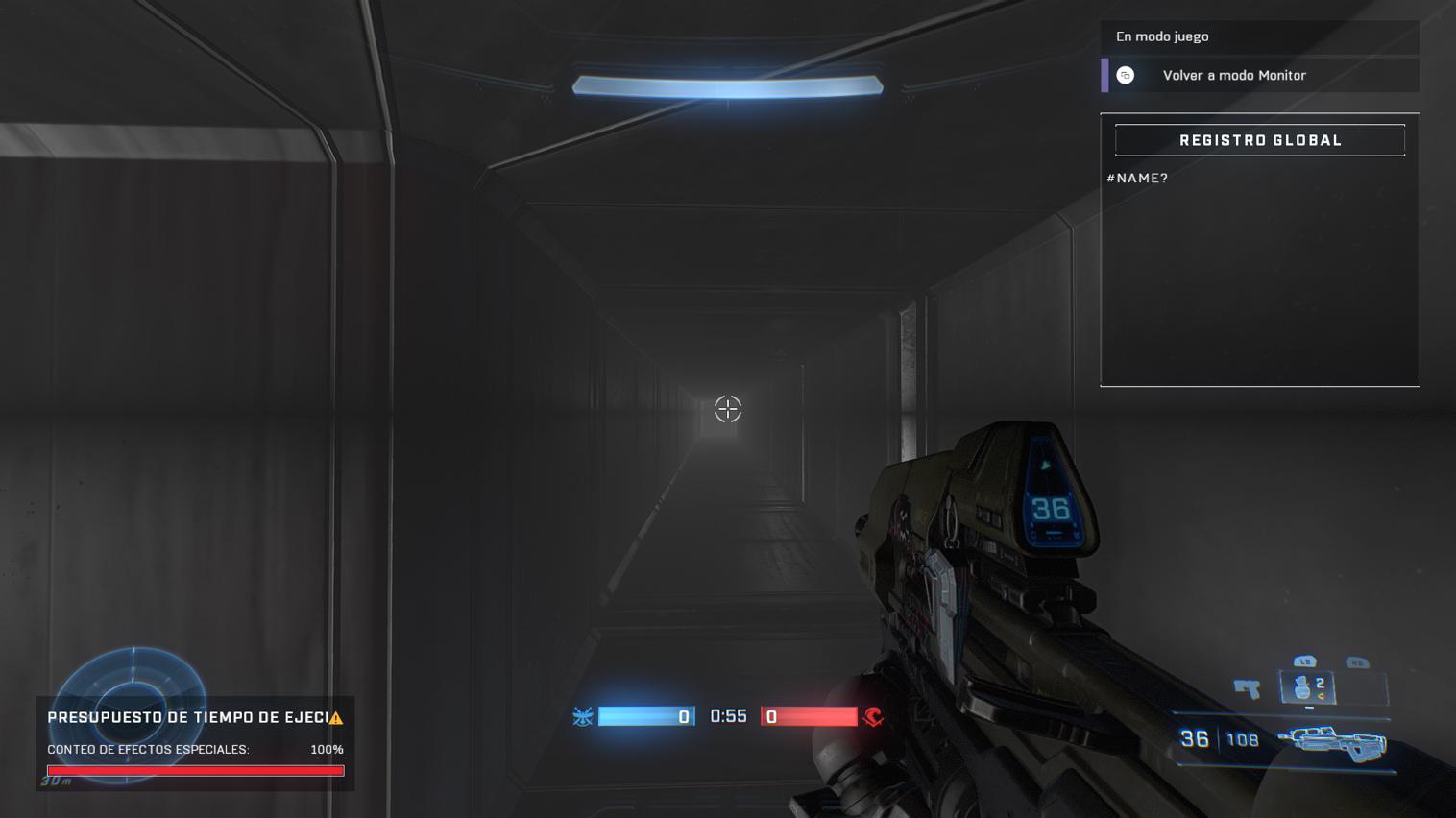Click the warning triangle beside Presupuesto de Tiempo
This screenshot has width=1456, height=818.
point(338,716)
